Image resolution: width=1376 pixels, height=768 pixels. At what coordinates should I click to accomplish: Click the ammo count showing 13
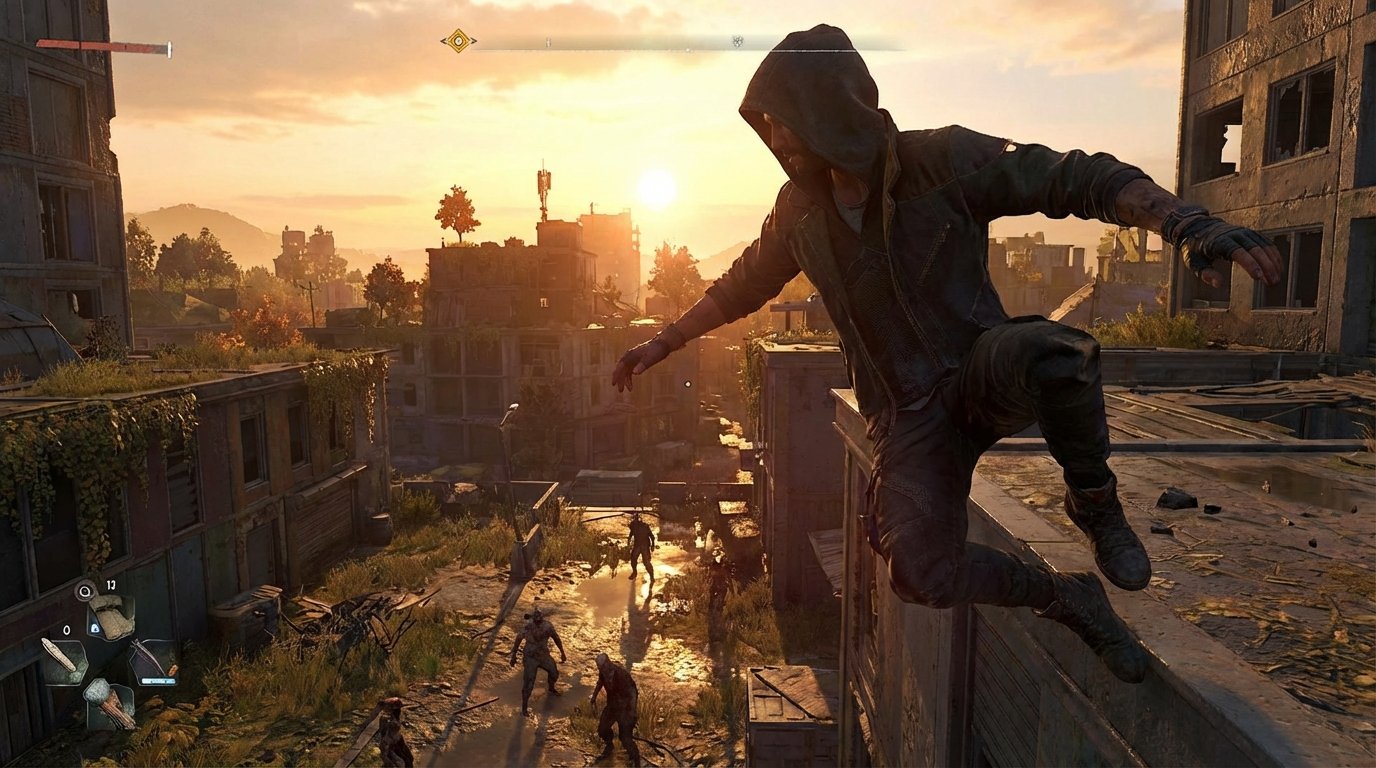tap(110, 587)
